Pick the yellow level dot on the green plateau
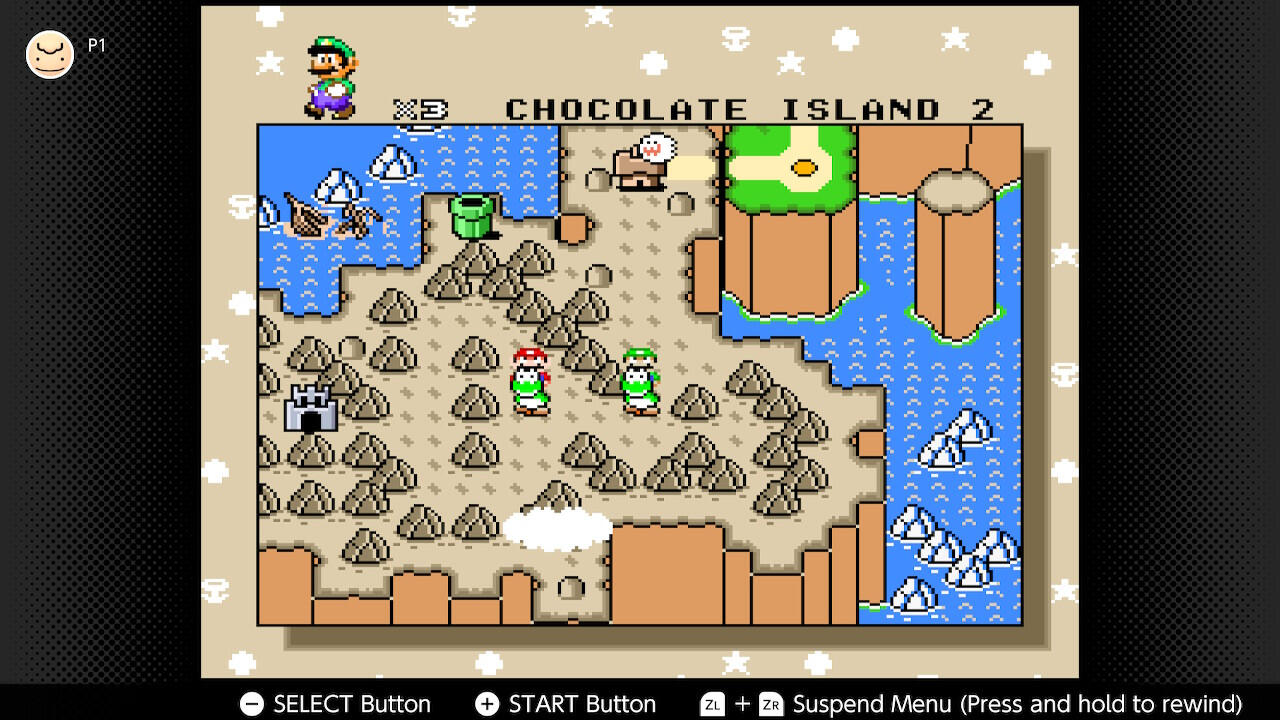1280x720 pixels. point(803,167)
